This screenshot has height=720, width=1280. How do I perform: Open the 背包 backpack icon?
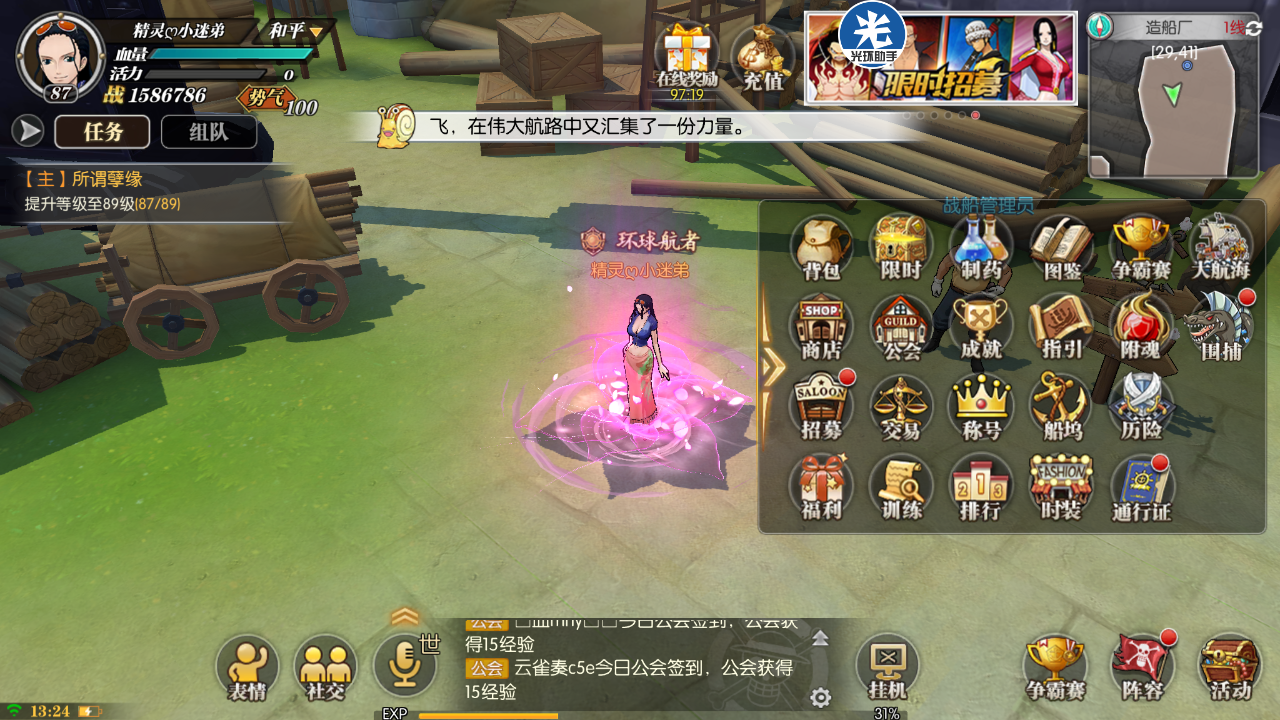[x=821, y=245]
